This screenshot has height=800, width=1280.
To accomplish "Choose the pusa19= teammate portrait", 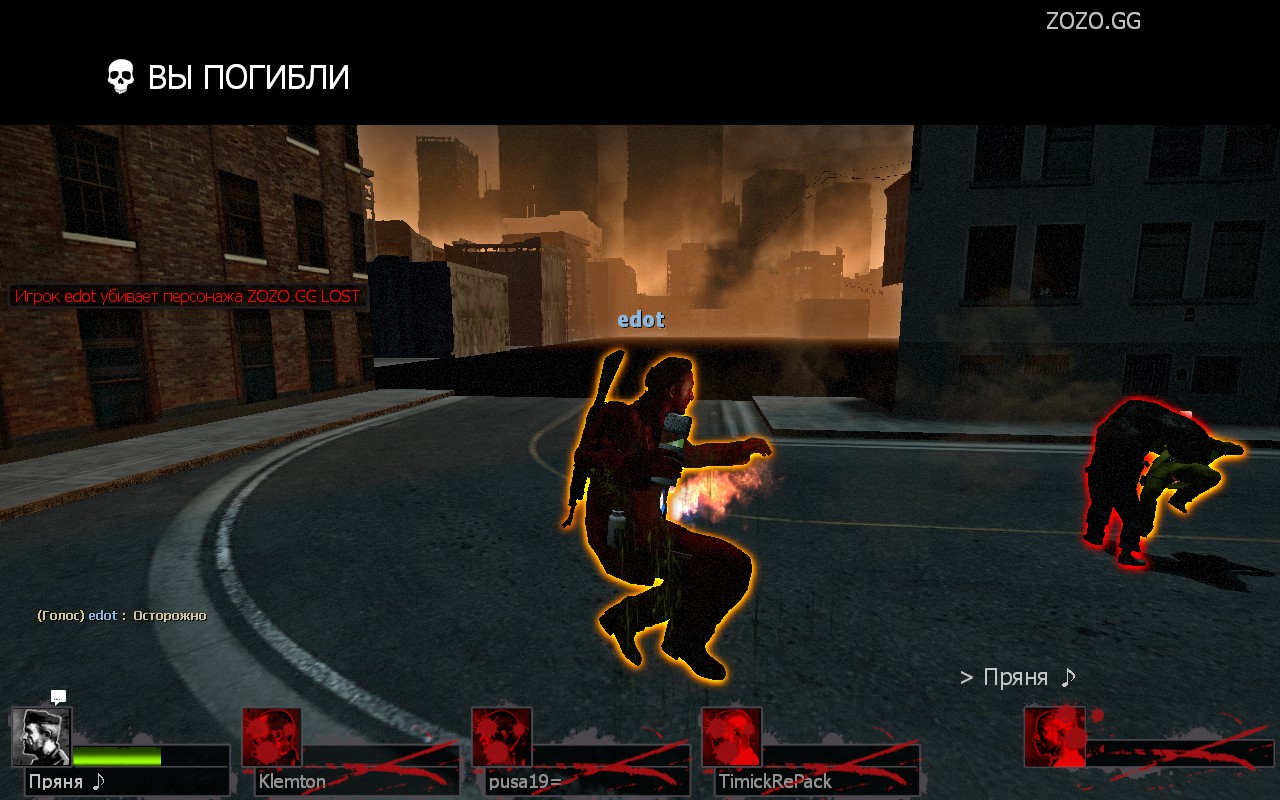I will pos(501,737).
